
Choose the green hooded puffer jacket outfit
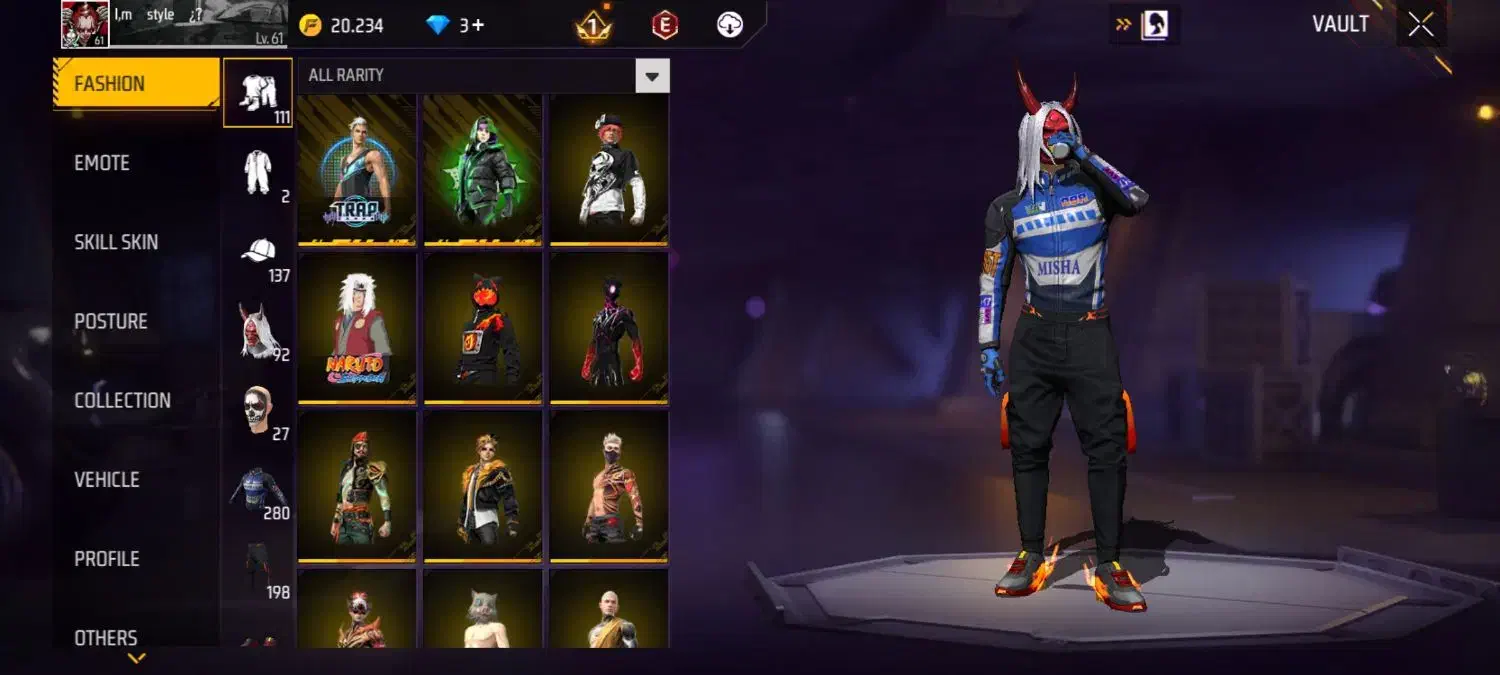click(x=483, y=169)
